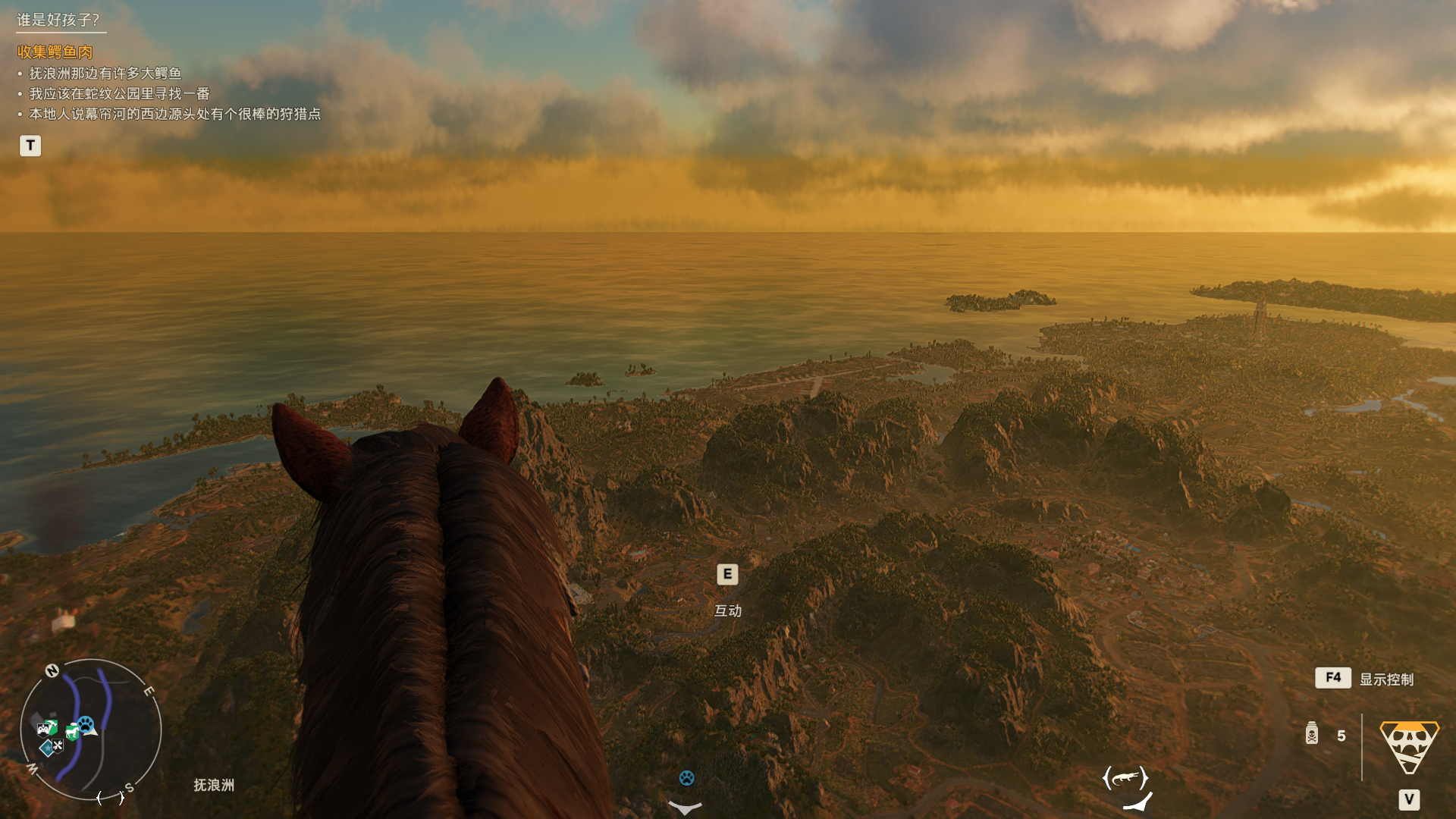Open the 谁是好孩子? mission tracker title

pyautogui.click(x=58, y=20)
